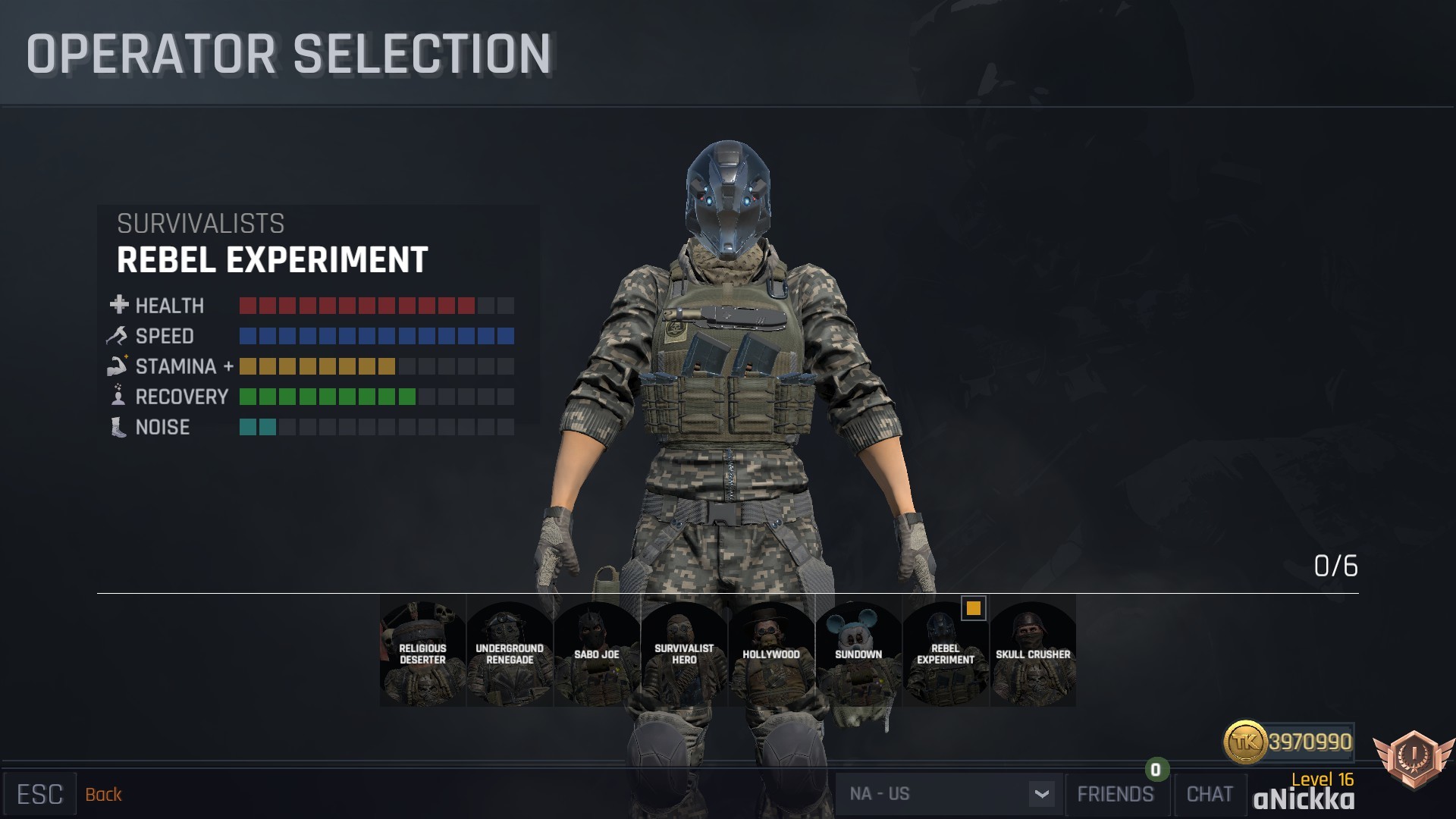This screenshot has height=819, width=1456.
Task: Click the Noise boot icon
Action: tap(117, 427)
